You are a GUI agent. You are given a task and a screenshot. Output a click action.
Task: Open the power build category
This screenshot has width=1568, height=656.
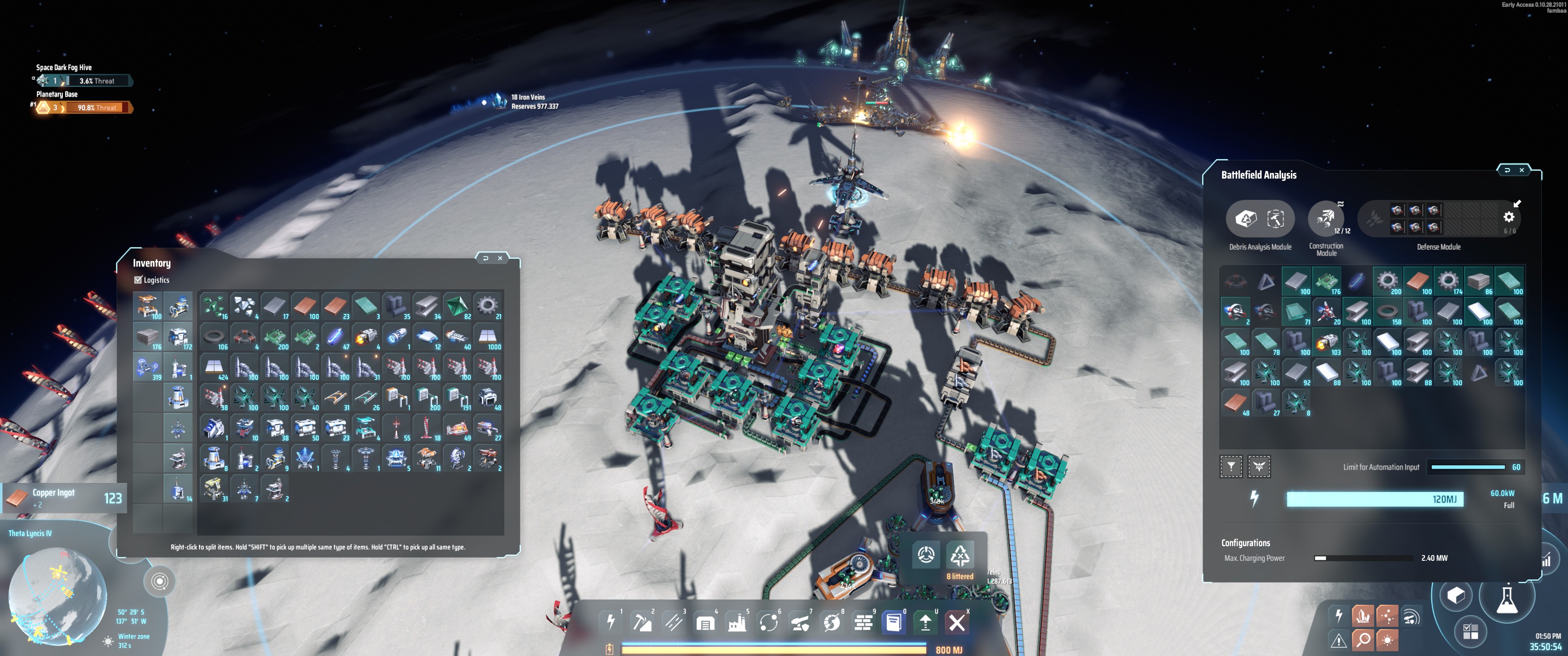[610, 622]
